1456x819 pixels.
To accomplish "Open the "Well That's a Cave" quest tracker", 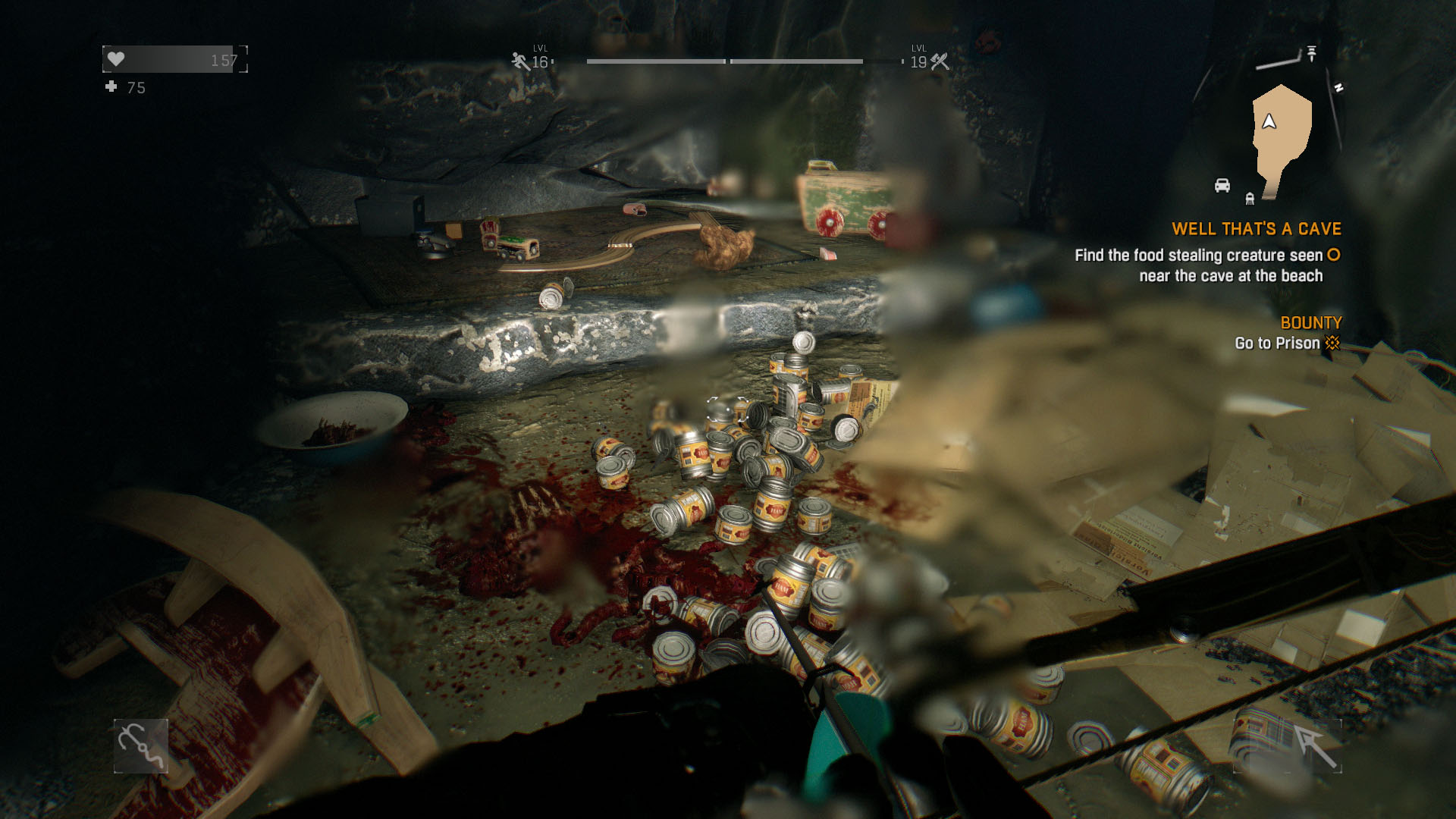I will (1256, 229).
